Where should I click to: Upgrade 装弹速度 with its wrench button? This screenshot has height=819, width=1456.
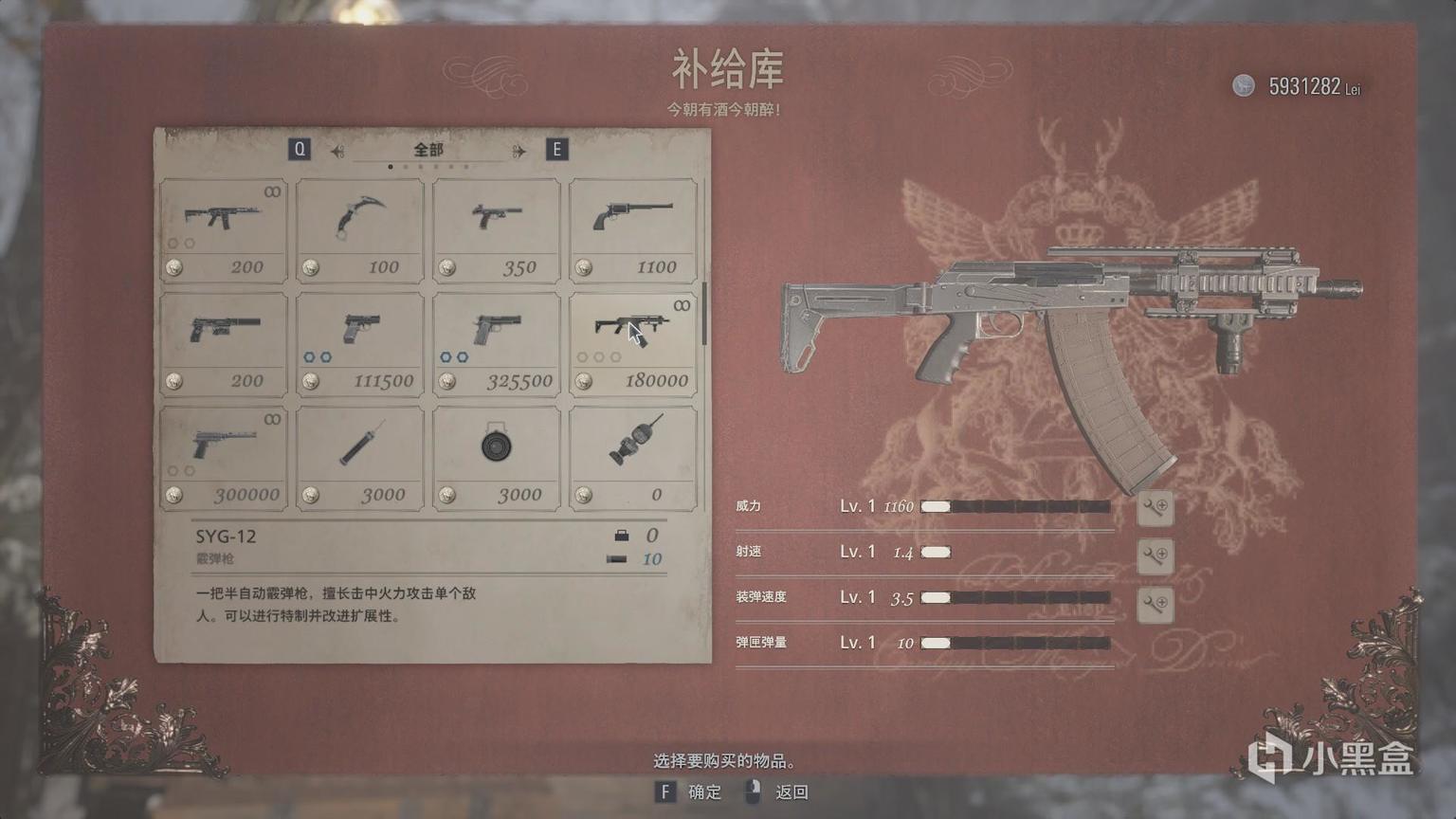pyautogui.click(x=1155, y=603)
